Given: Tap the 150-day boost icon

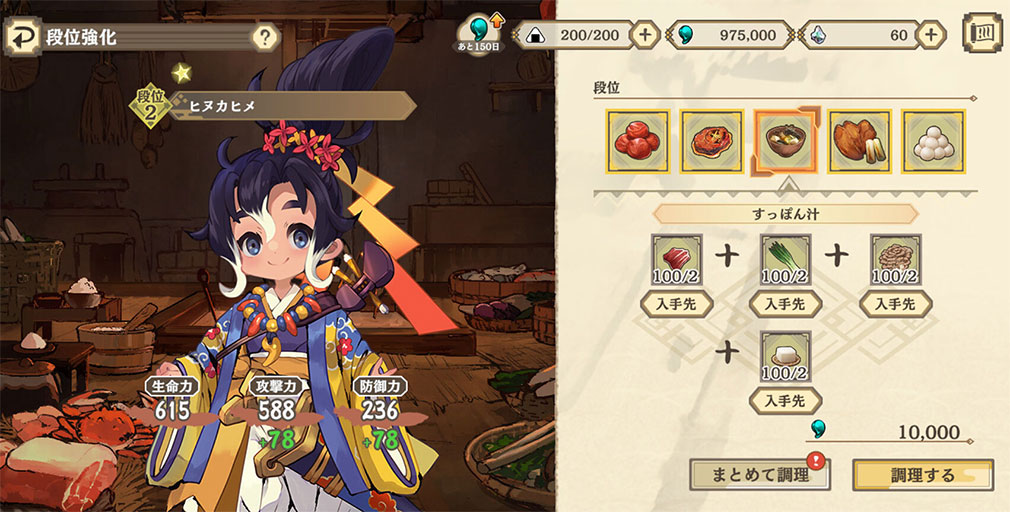Looking at the screenshot, I should pos(481,34).
